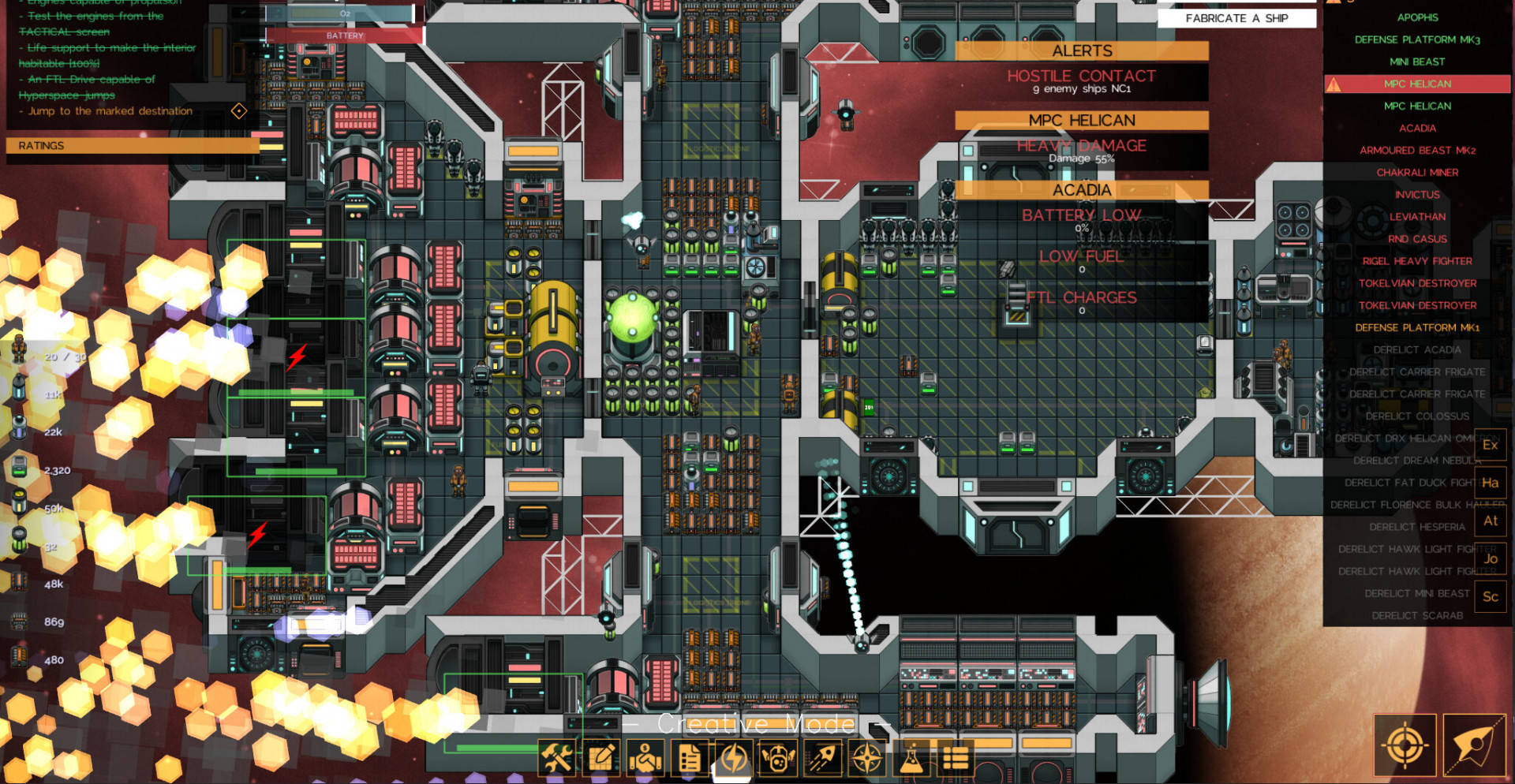Choose Armoured Beast MK2 ship entry
The image size is (1515, 784).
click(1417, 150)
